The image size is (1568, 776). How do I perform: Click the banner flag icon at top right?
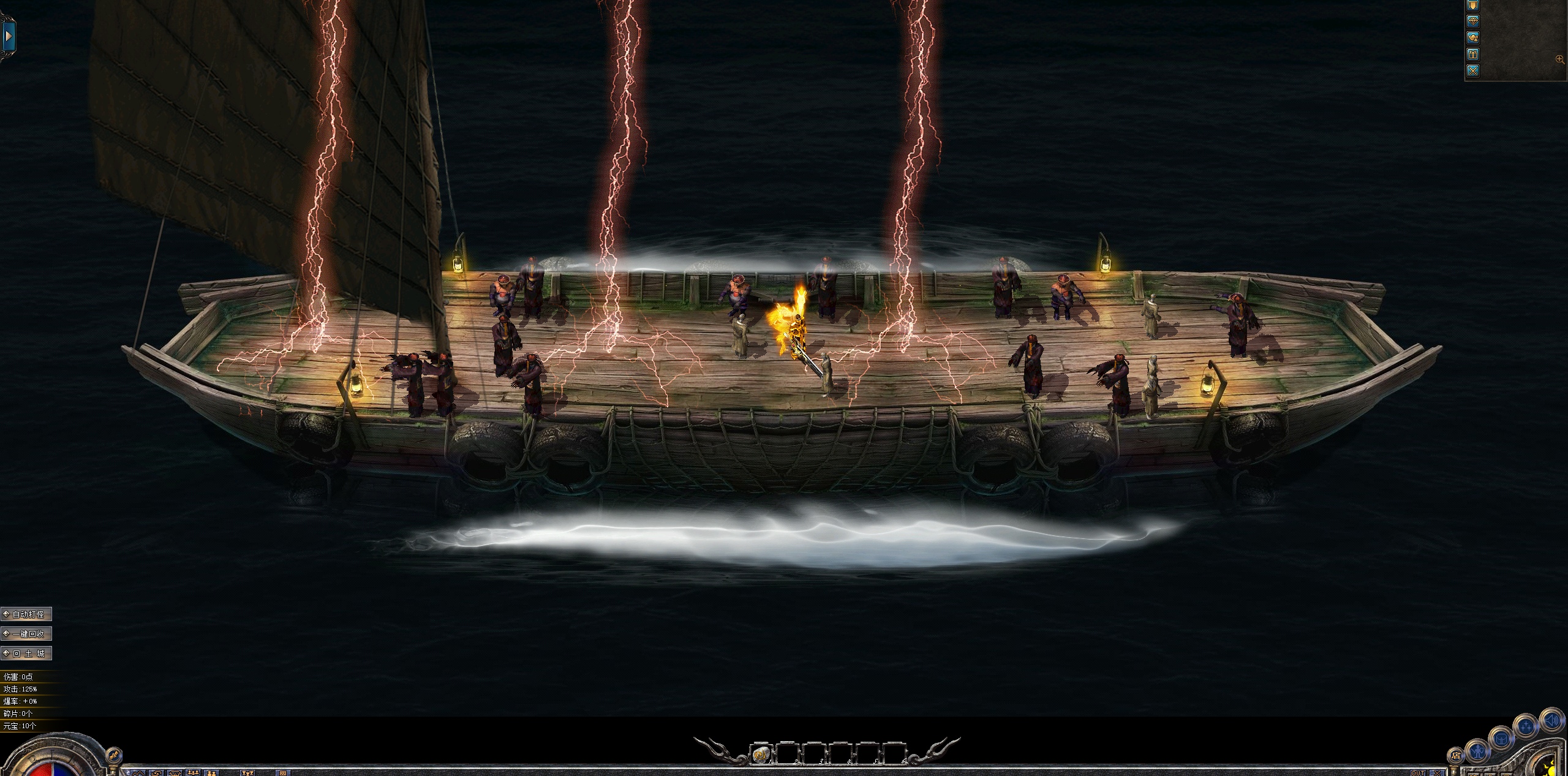(x=1473, y=5)
